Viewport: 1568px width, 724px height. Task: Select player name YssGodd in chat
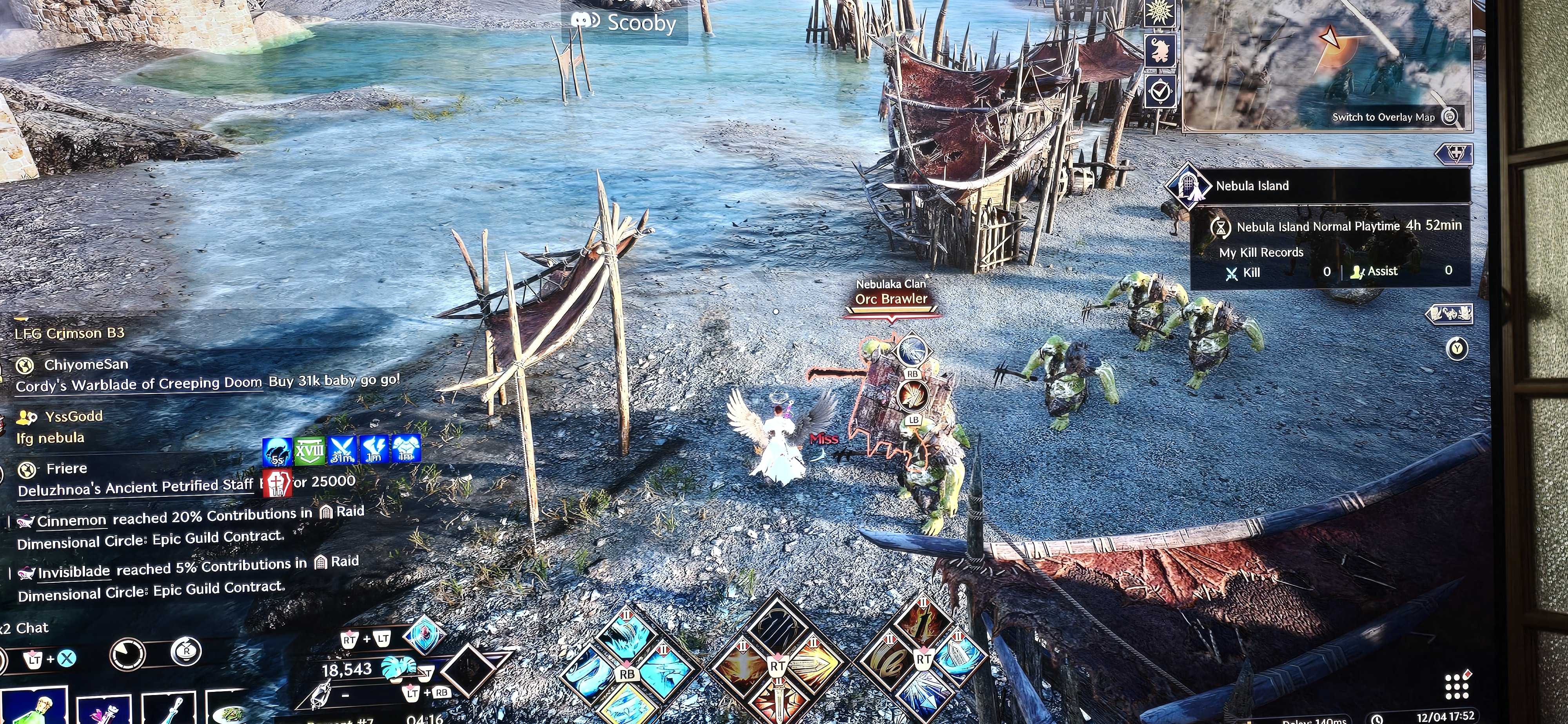[x=74, y=417]
